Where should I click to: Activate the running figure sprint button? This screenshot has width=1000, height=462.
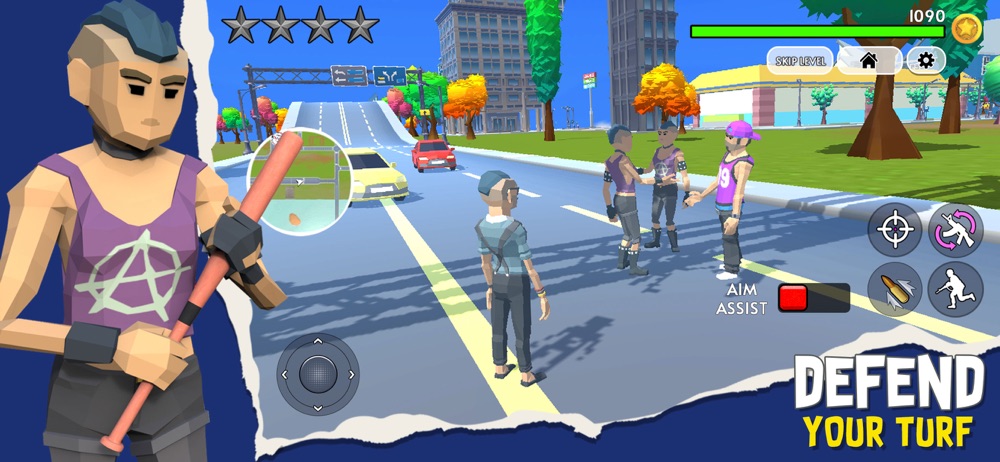[954, 291]
